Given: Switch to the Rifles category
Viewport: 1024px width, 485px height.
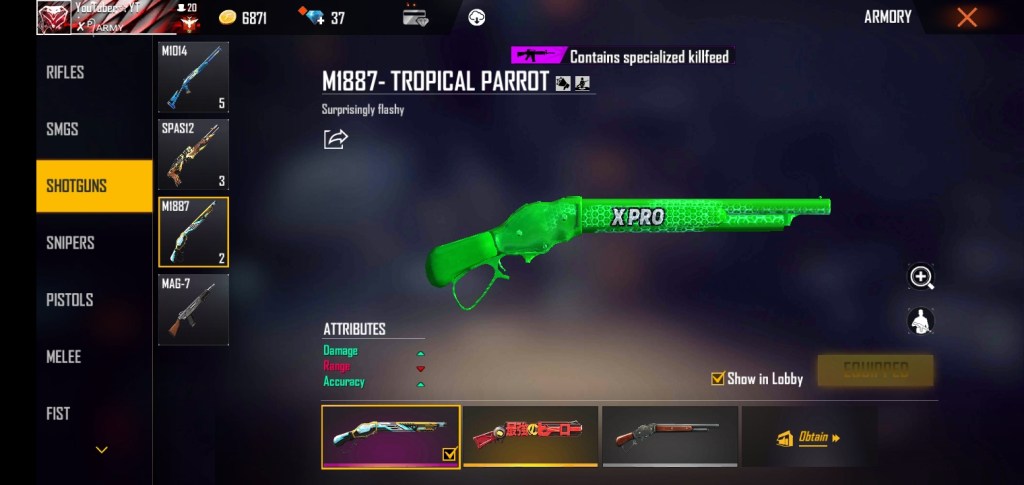Looking at the screenshot, I should pos(65,72).
